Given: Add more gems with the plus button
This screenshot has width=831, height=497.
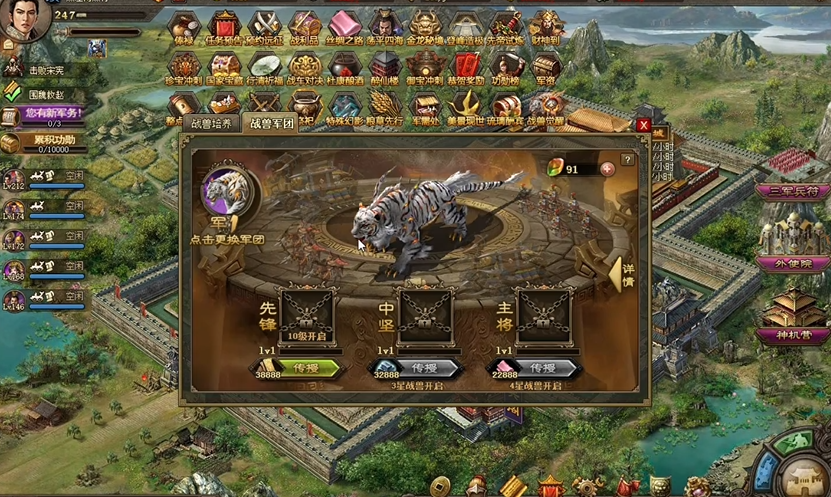Looking at the screenshot, I should point(607,168).
